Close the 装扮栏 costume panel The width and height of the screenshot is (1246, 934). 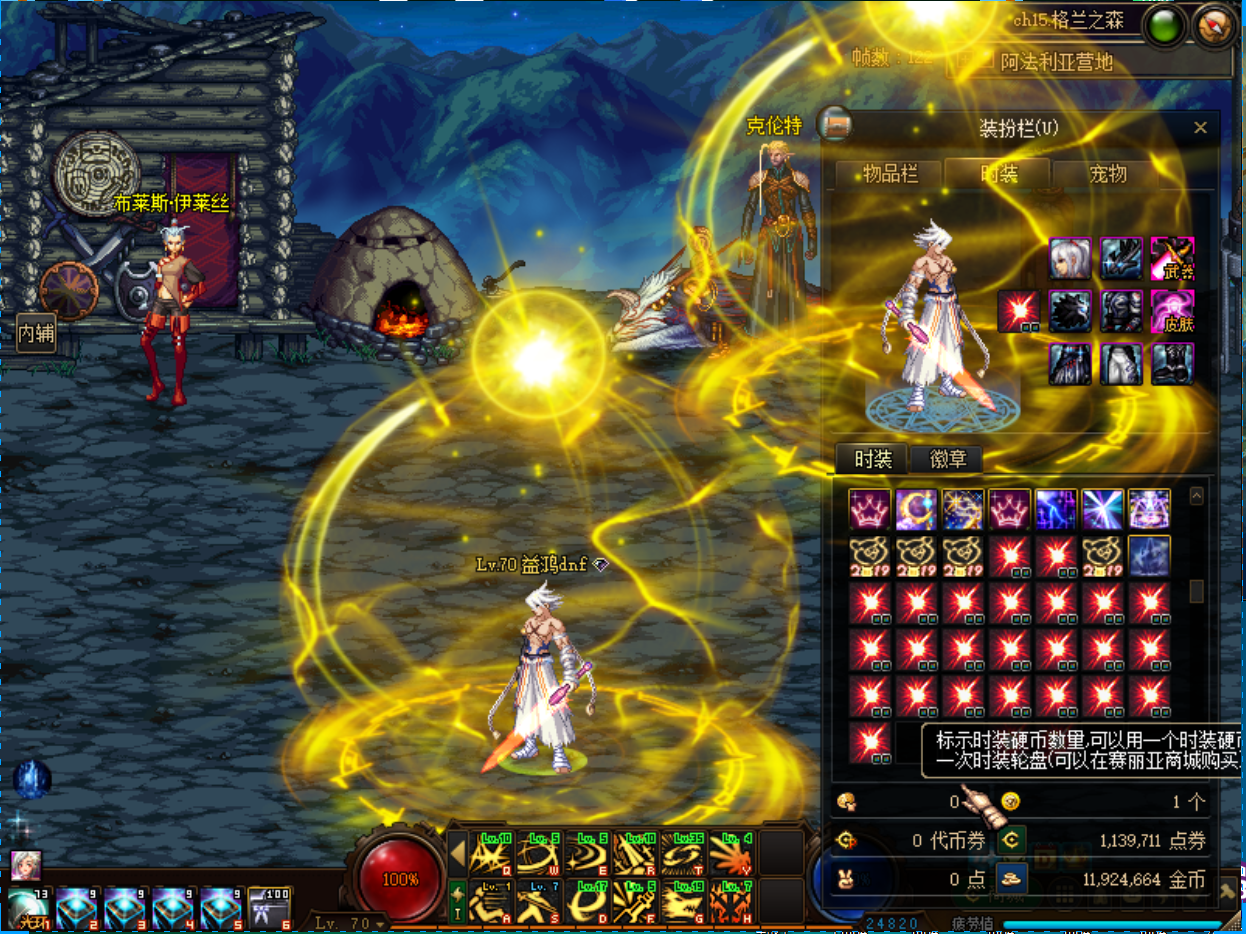(1200, 128)
